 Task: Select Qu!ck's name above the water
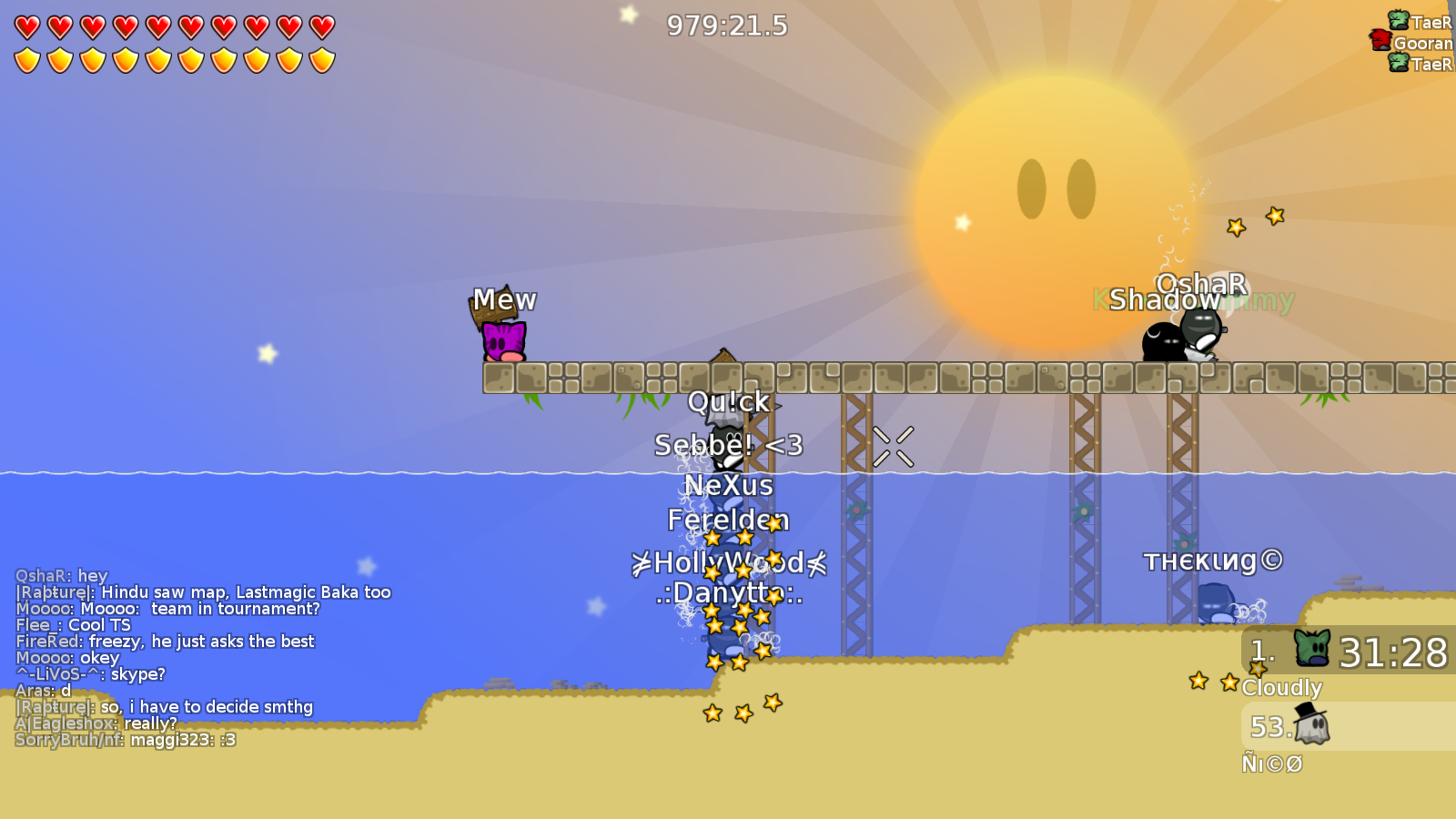(x=728, y=401)
